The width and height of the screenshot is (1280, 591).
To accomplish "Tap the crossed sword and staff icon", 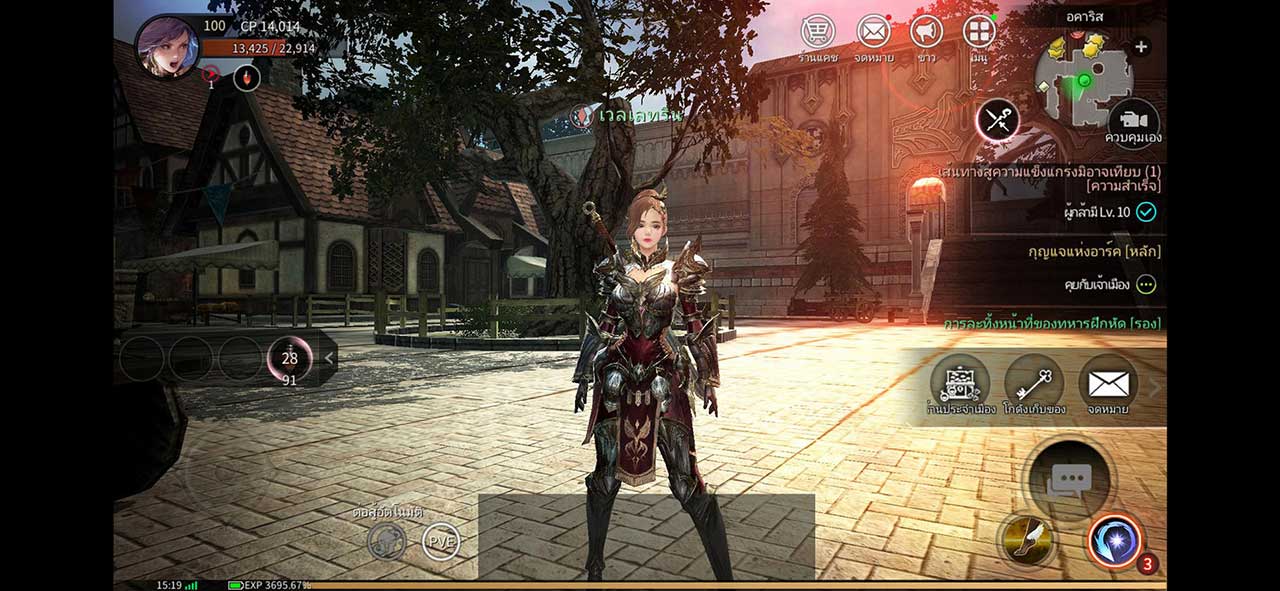I will 997,121.
